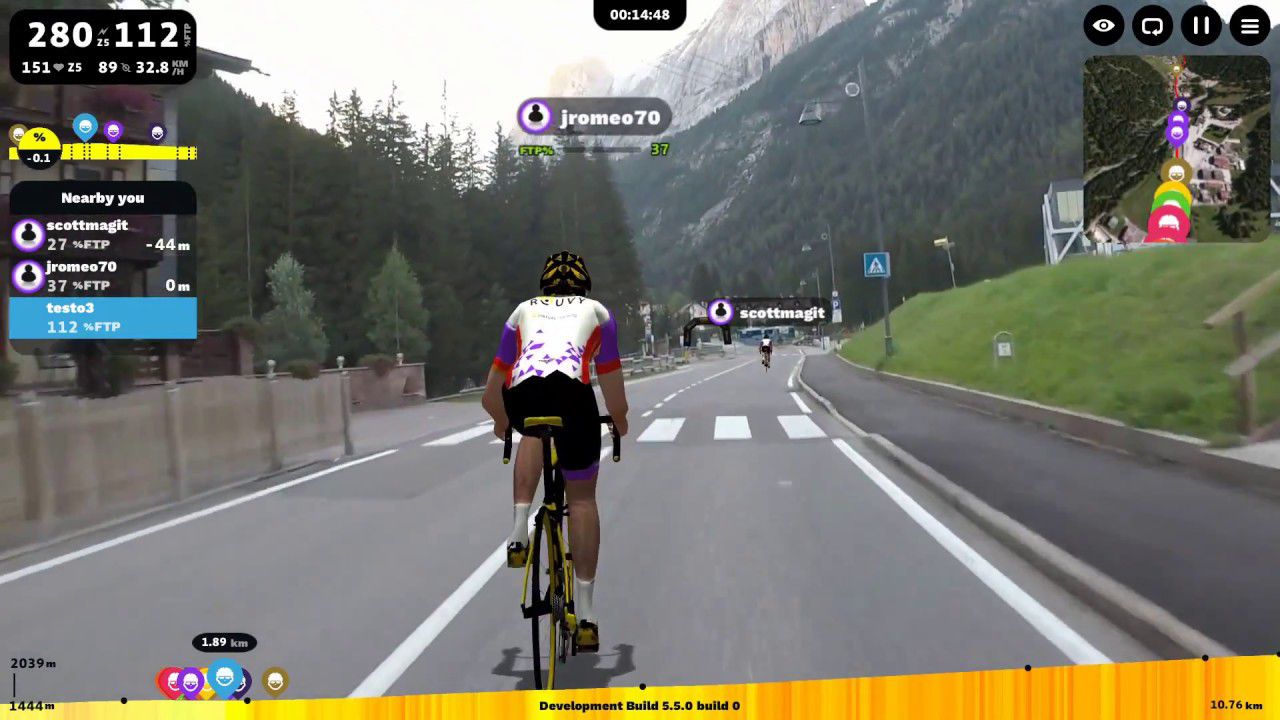Screen dimensions: 1280x720
Task: Click the scottmagit rider name tag
Action: pos(767,313)
